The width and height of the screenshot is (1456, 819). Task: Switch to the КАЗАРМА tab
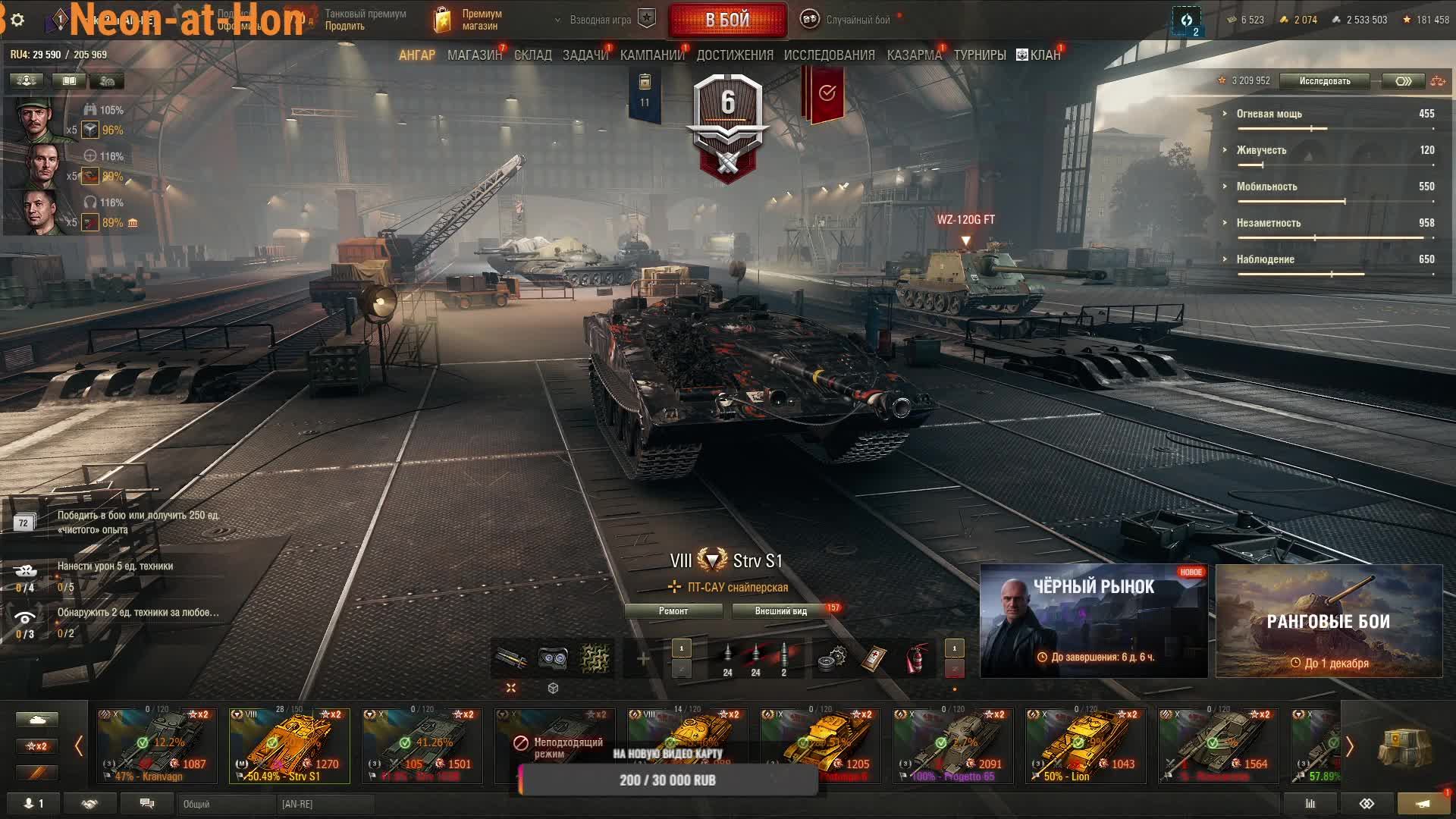914,55
